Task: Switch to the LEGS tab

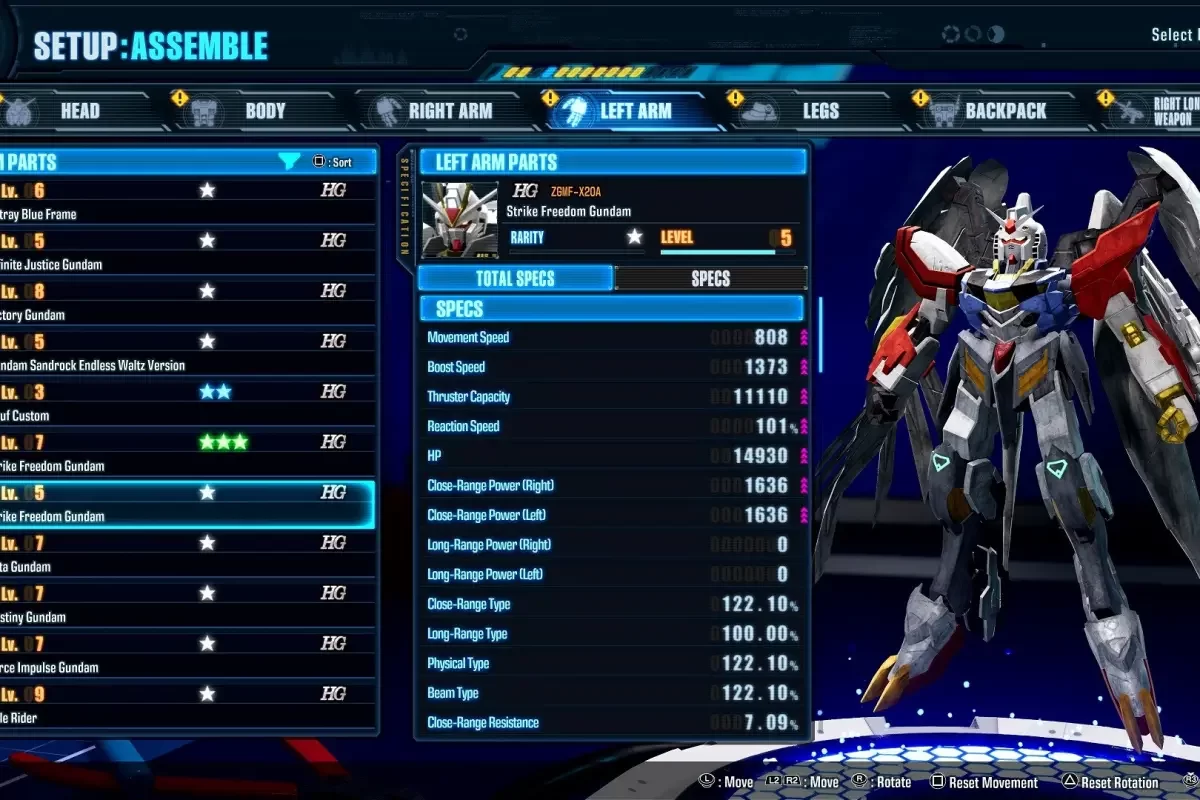Action: coord(820,111)
